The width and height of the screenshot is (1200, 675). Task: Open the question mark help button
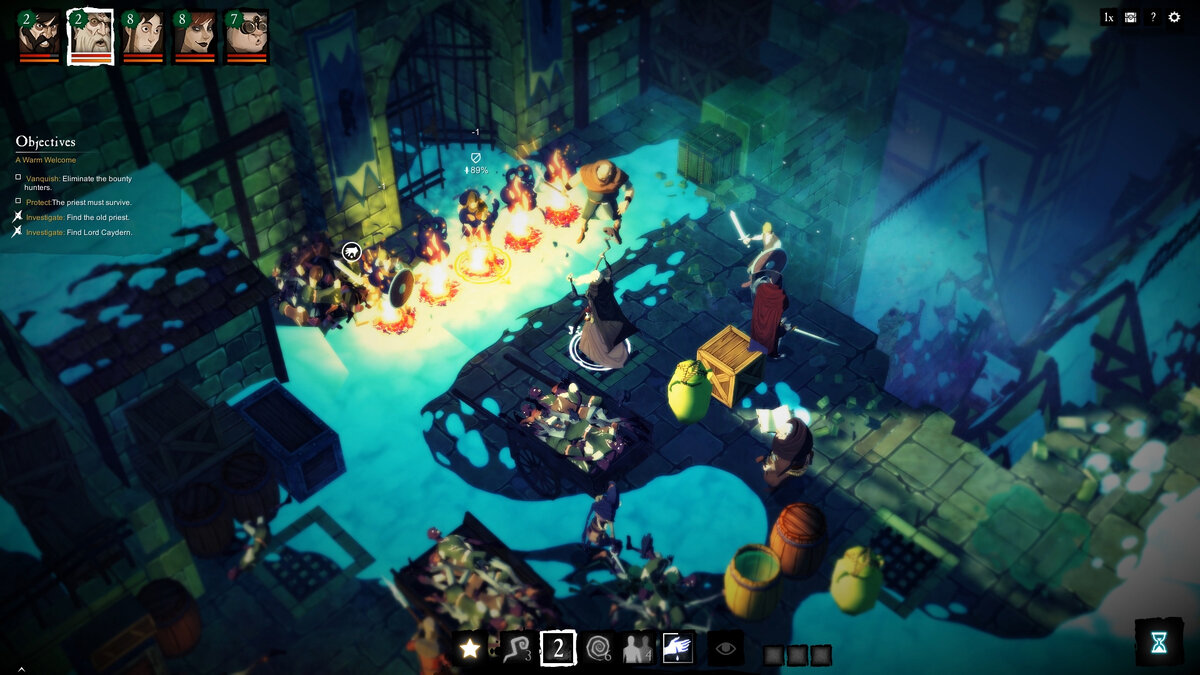[x=1152, y=17]
